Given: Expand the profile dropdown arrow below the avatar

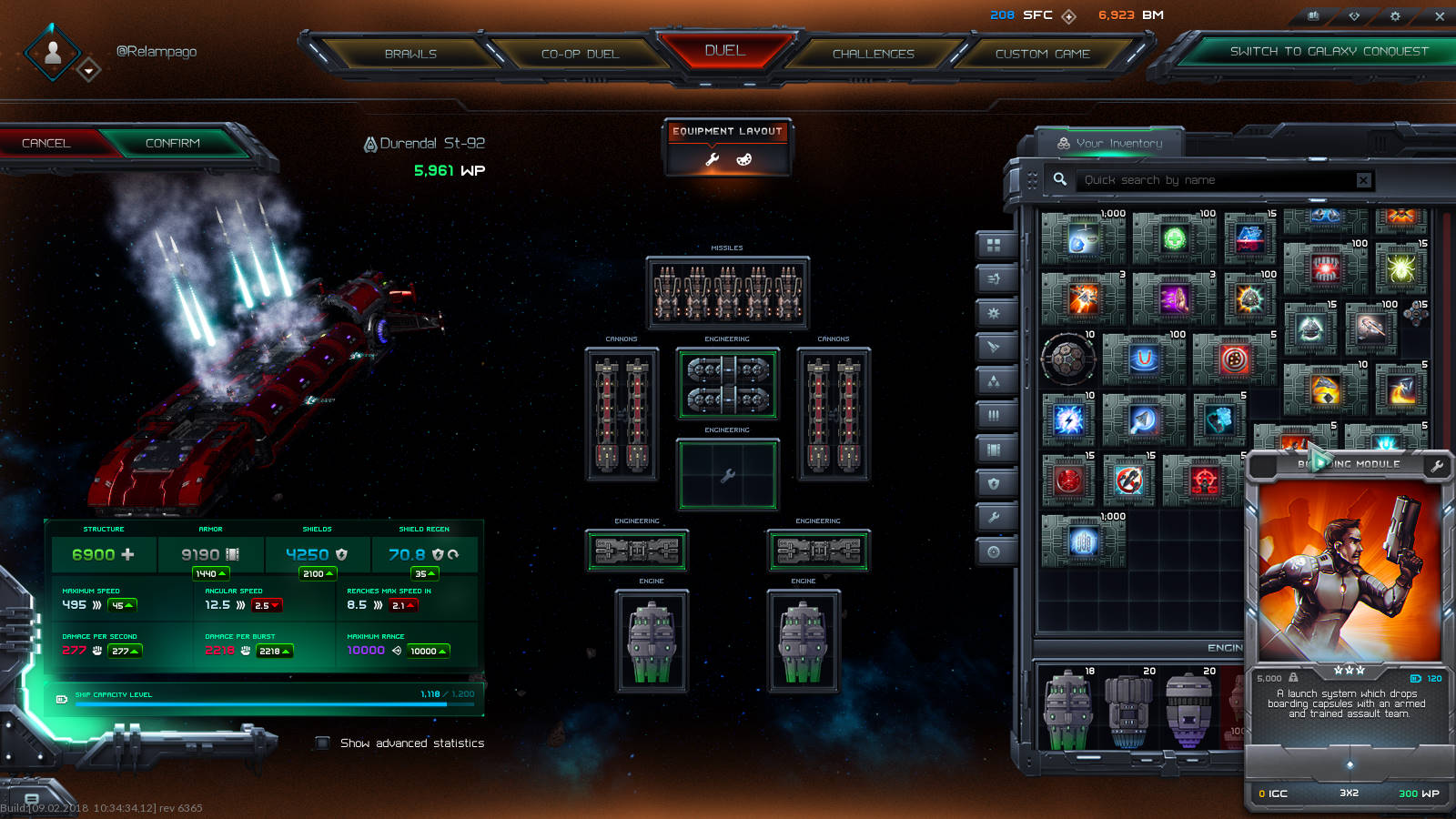Looking at the screenshot, I should point(89,71).
